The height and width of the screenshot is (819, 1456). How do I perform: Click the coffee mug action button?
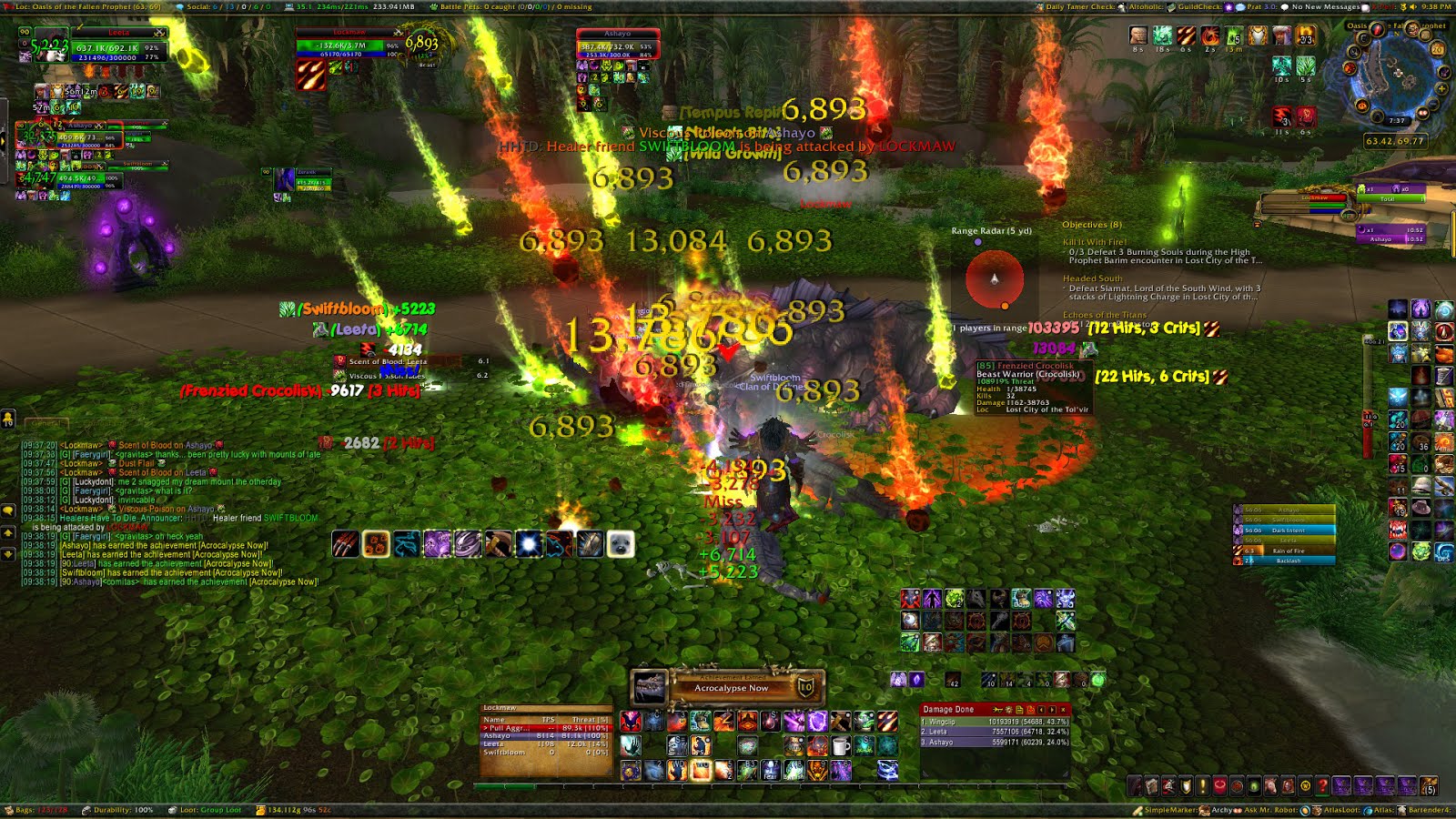coord(841,747)
